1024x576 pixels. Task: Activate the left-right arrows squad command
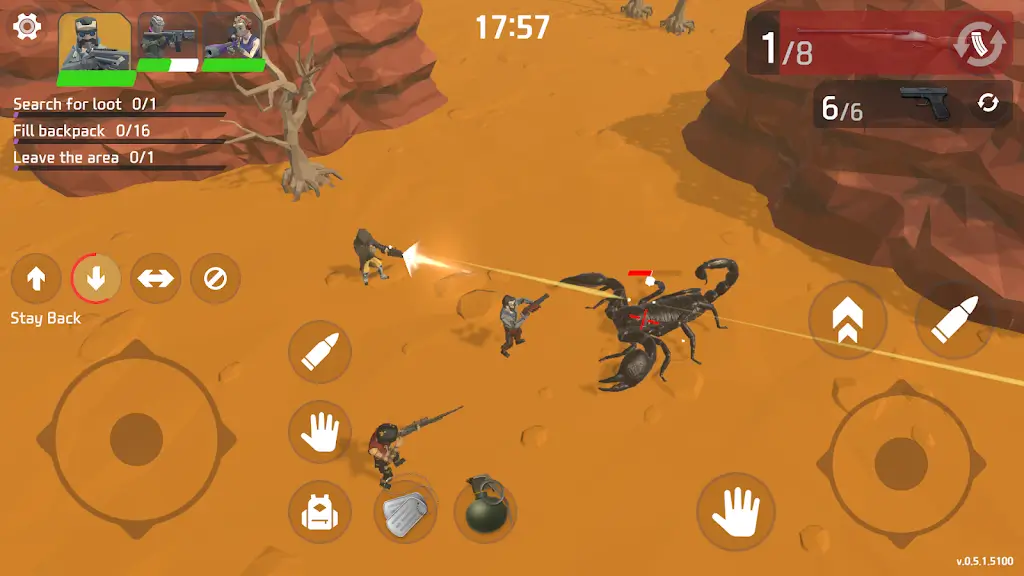pyautogui.click(x=156, y=279)
